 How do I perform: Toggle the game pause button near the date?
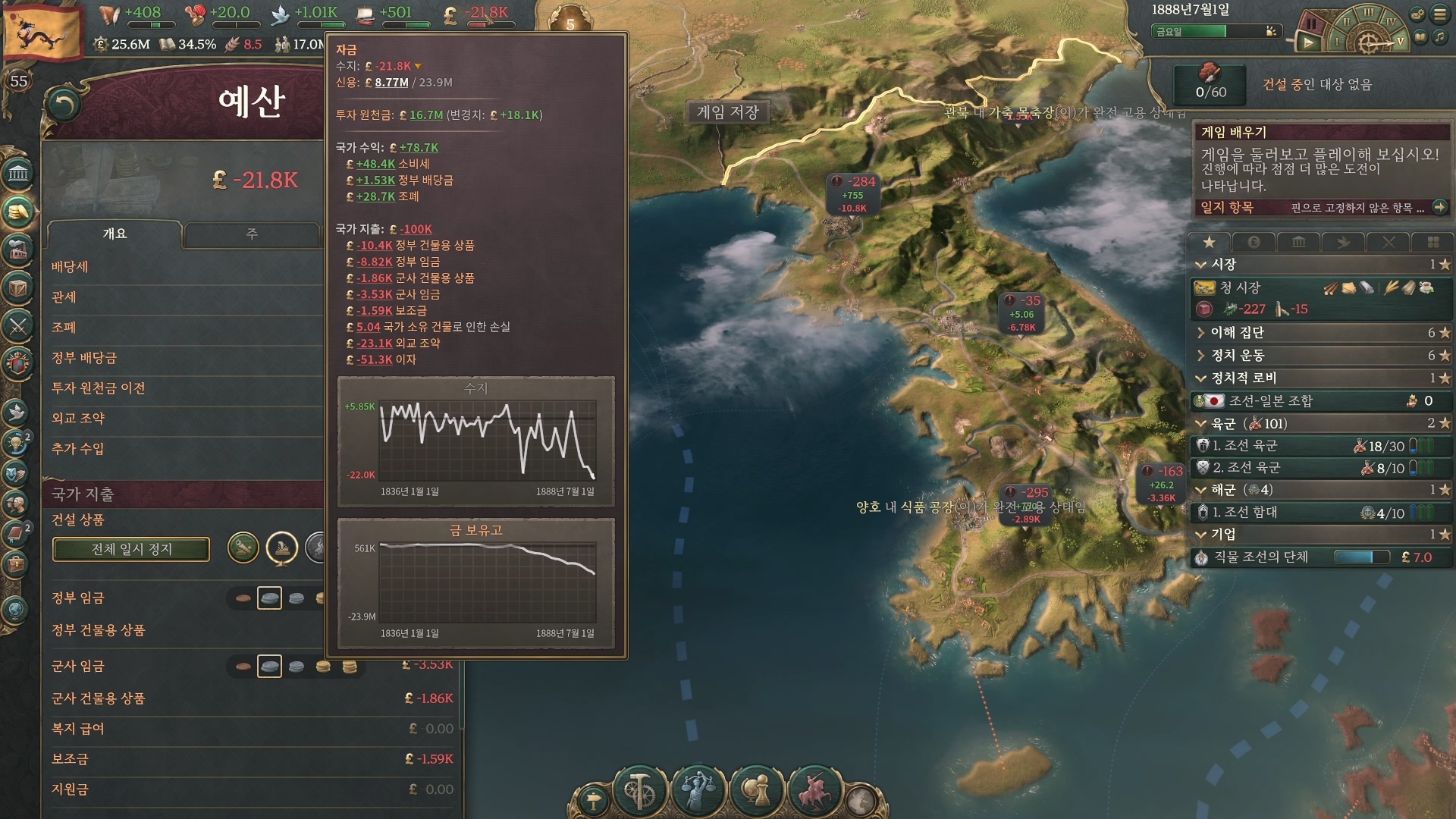[1310, 24]
